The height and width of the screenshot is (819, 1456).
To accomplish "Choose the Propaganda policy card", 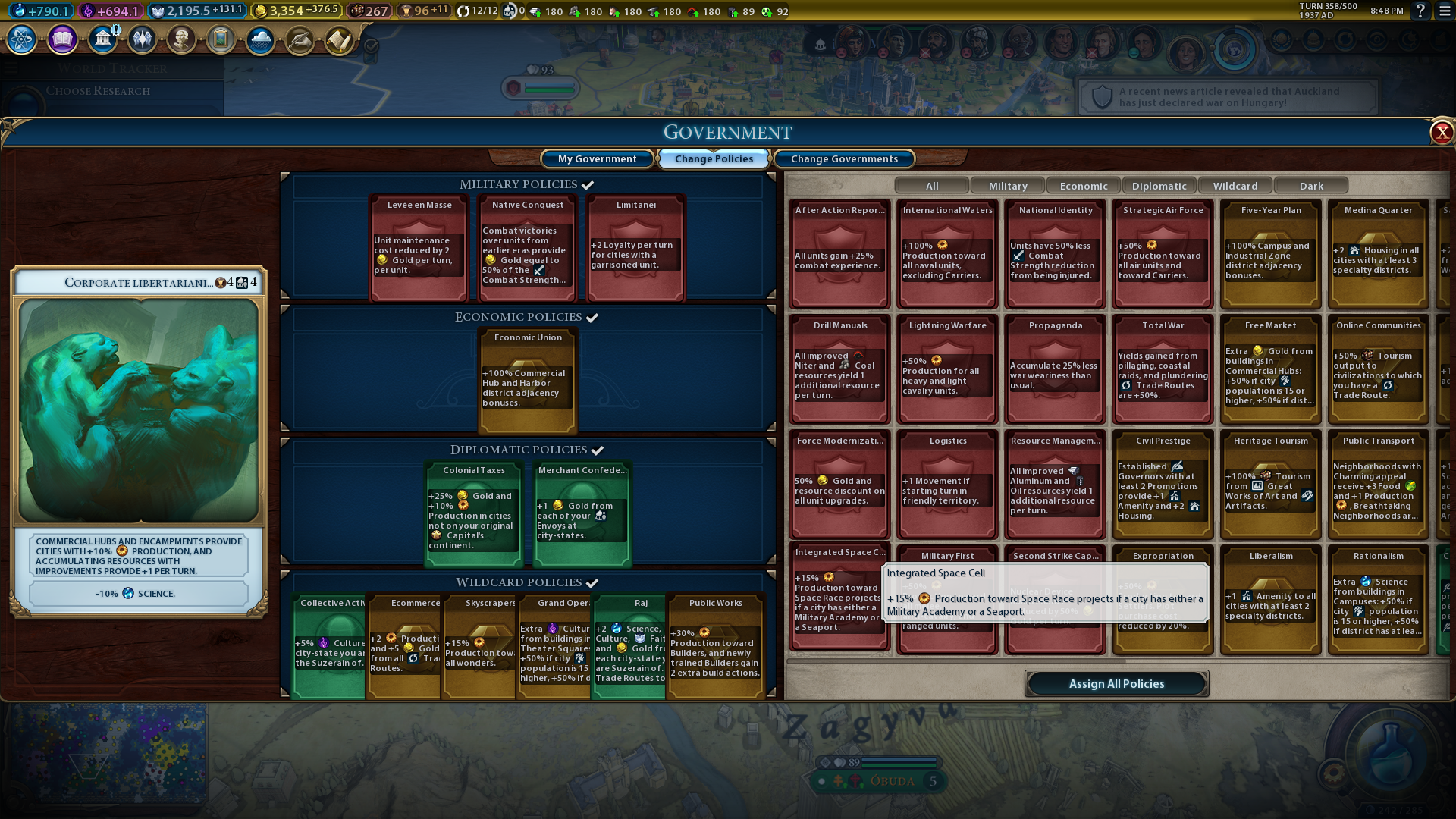I will click(1056, 369).
